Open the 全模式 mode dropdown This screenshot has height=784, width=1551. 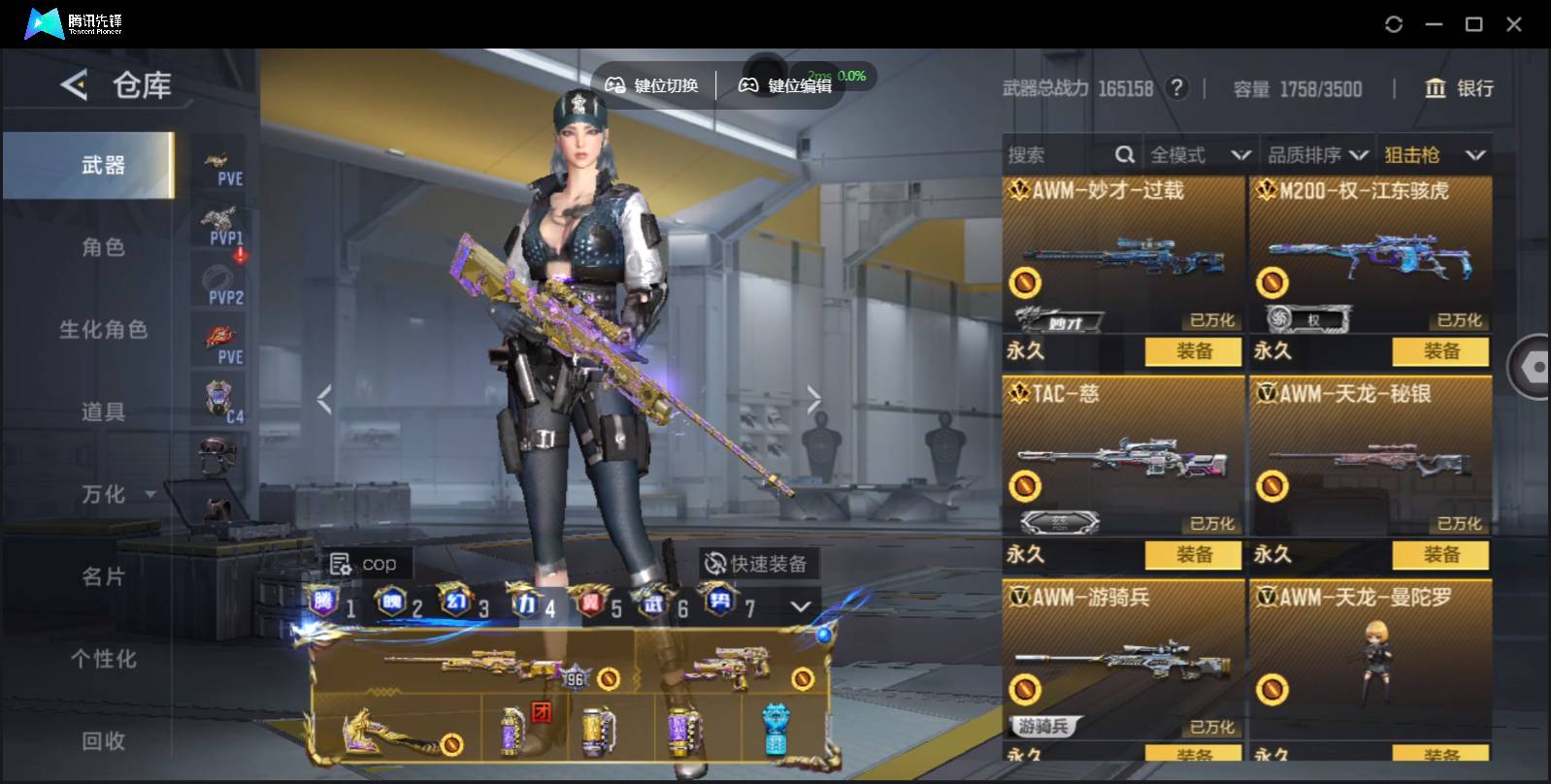1200,155
